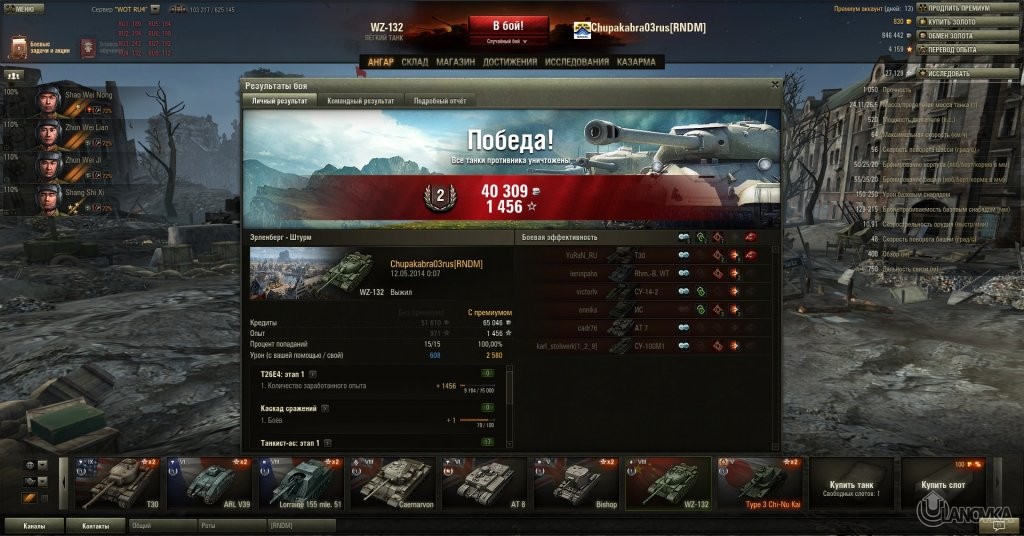Open the Магазин section
The width and height of the screenshot is (1024, 536).
[455, 62]
